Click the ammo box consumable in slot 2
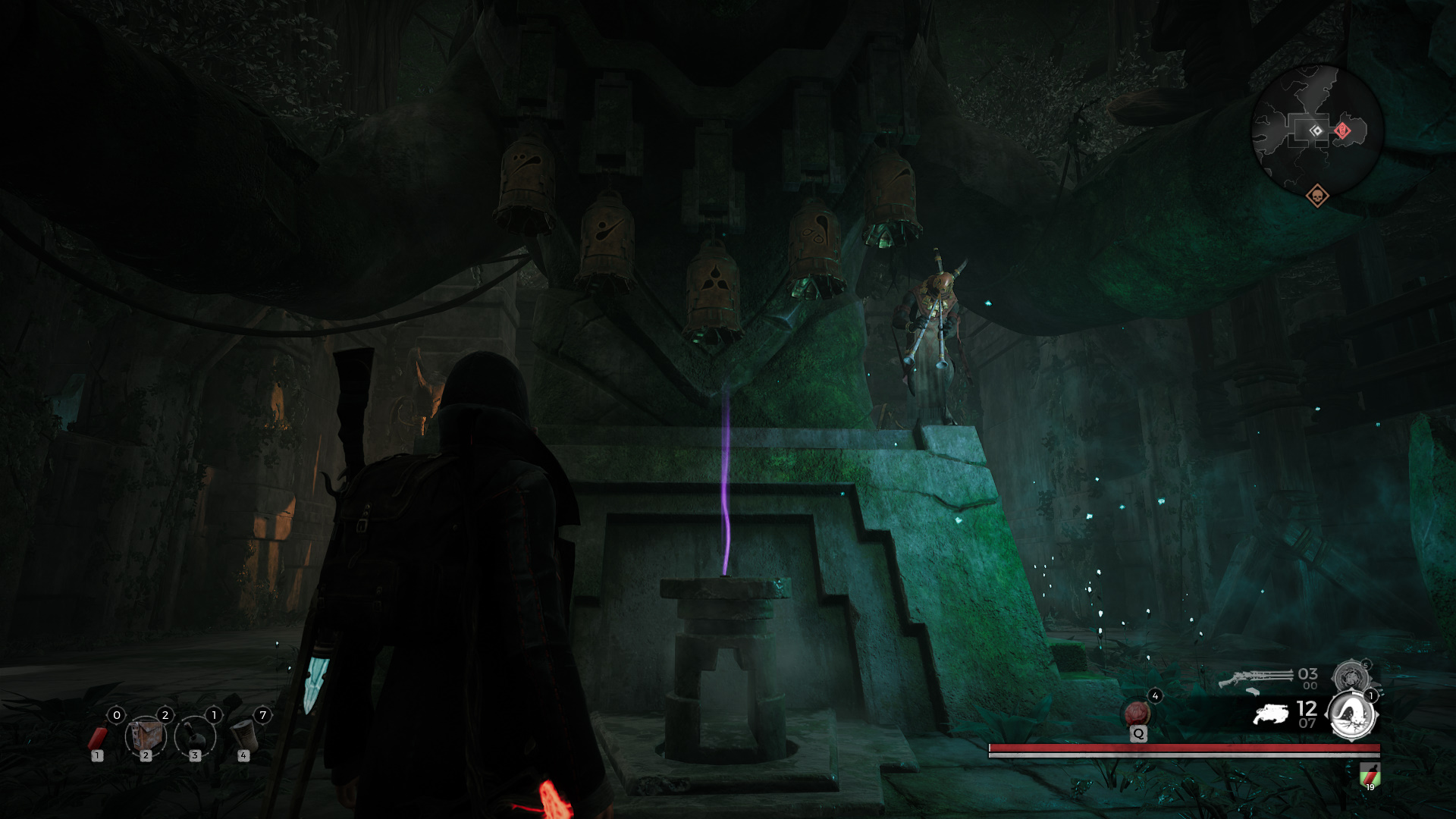Screen dimensions: 1456x819 [146, 736]
